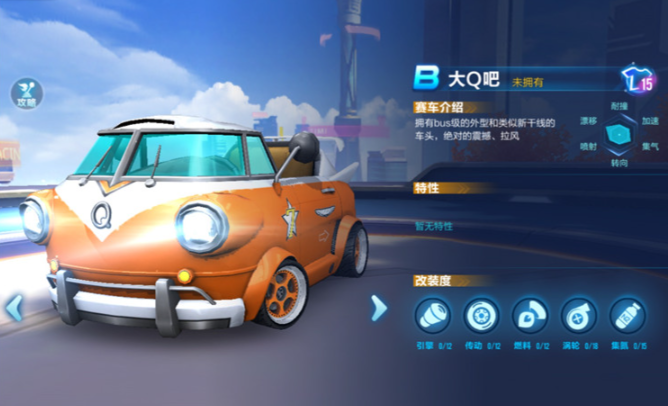This screenshot has width=668, height=406.
Task: View the hexagonal car stats radar chart
Action: [x=620, y=133]
